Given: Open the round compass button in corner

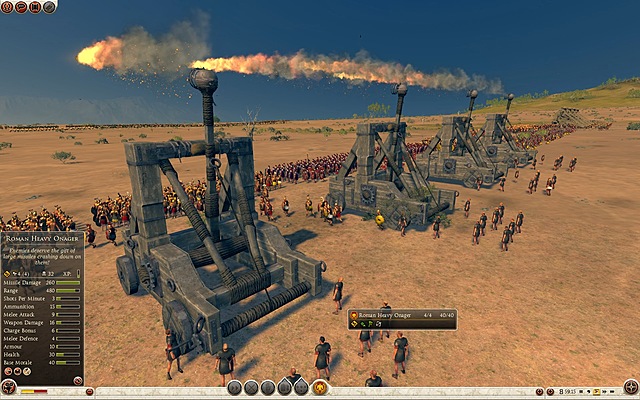Looking at the screenshot, I should click(x=630, y=386).
